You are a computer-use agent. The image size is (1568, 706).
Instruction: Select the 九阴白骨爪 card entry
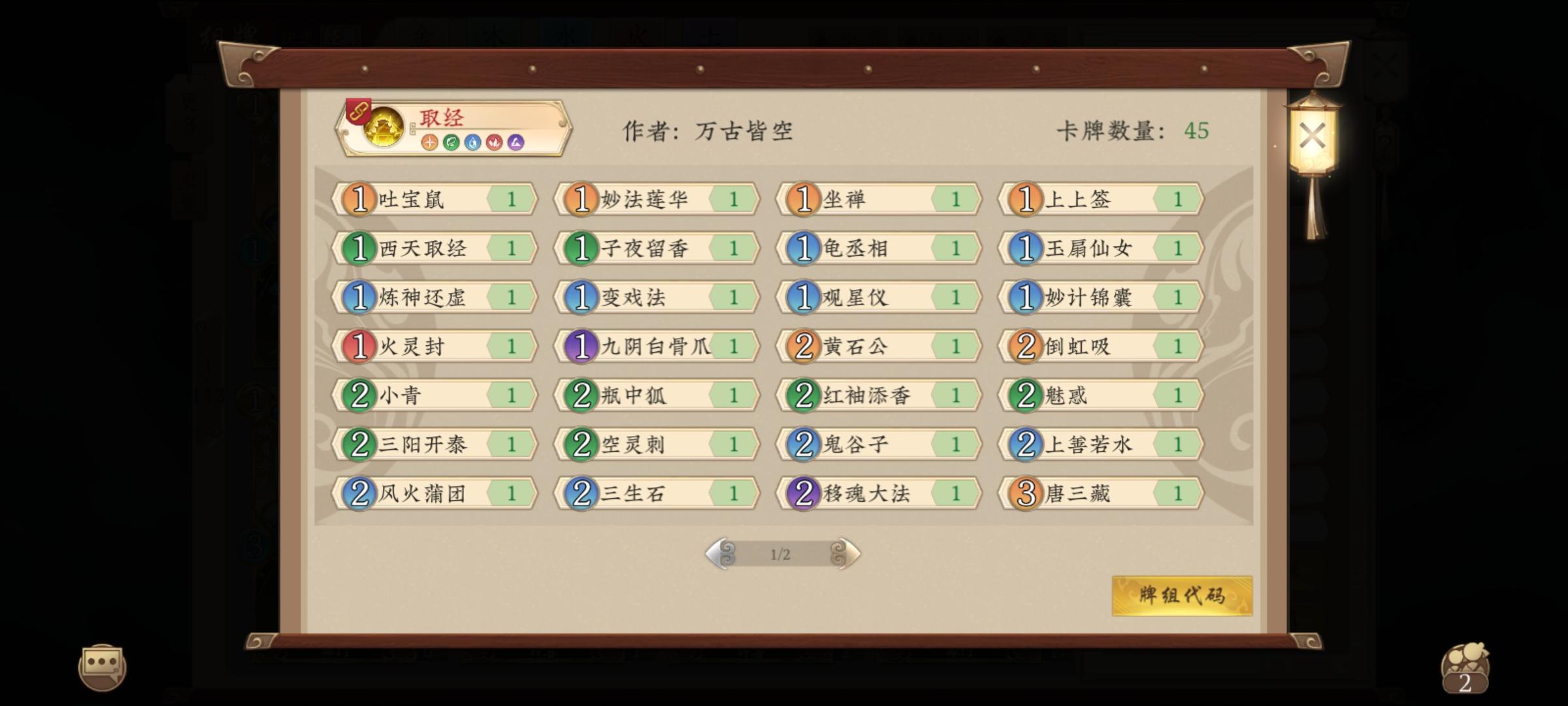coord(657,347)
